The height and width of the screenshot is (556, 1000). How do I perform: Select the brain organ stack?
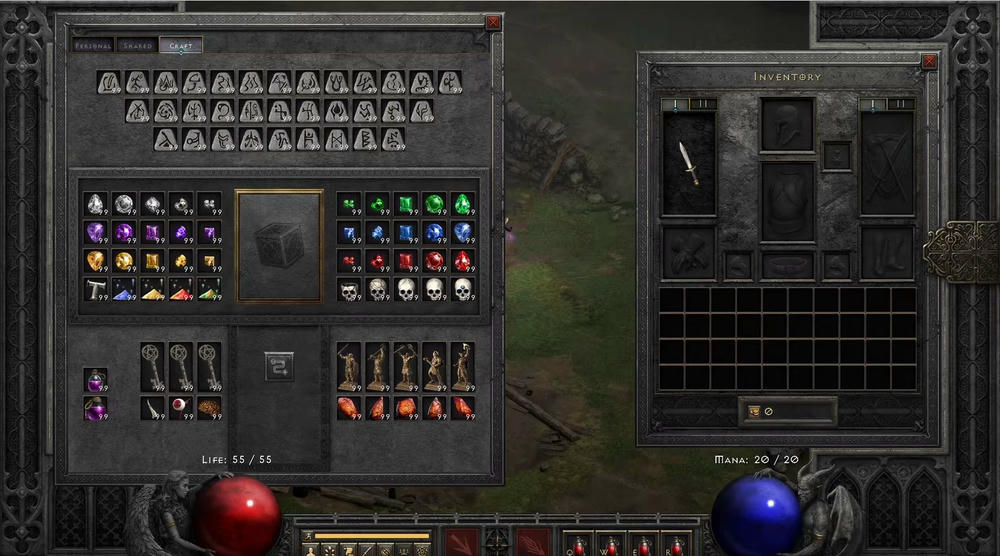[x=209, y=408]
